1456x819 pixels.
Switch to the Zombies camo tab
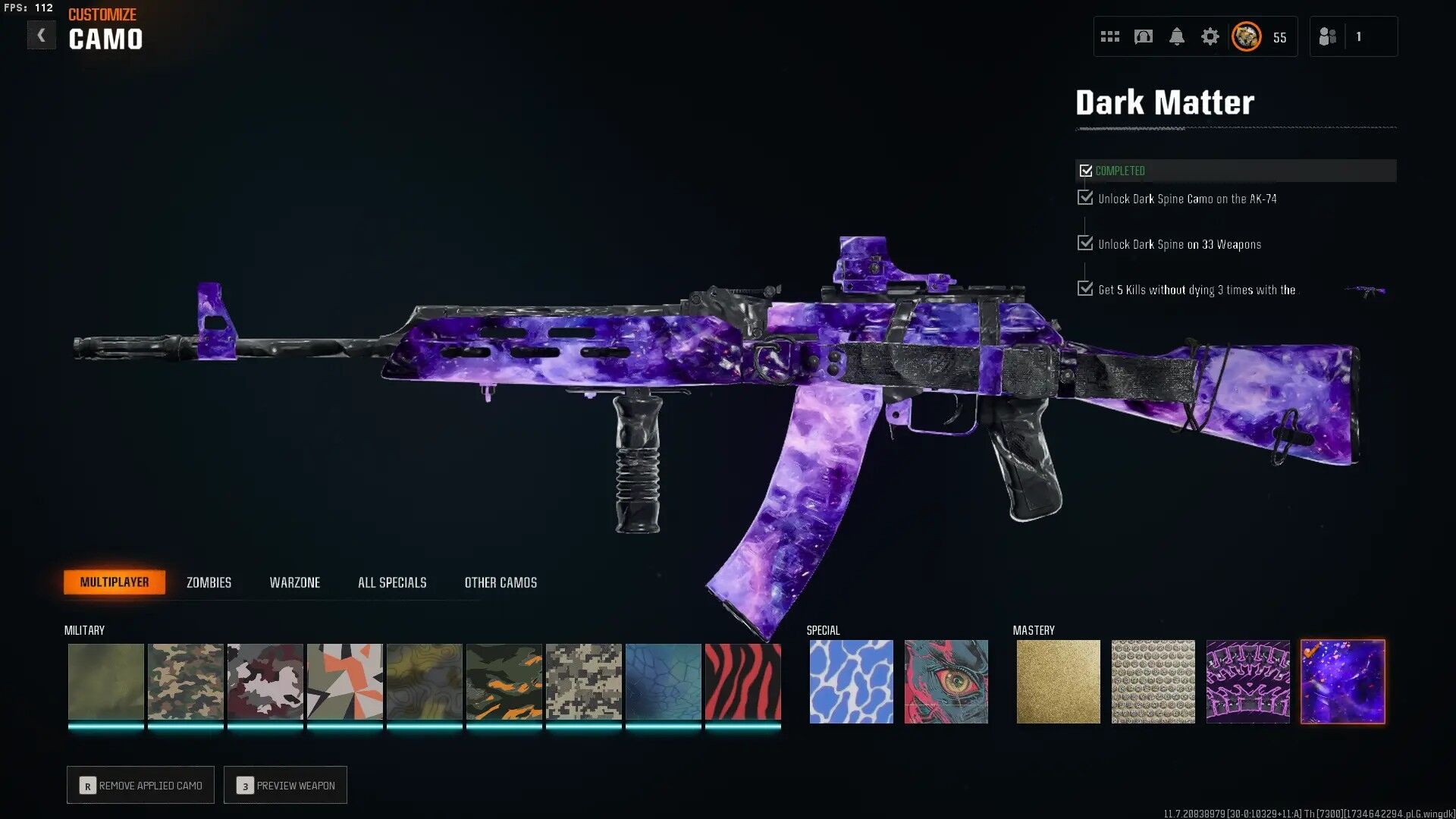click(209, 582)
